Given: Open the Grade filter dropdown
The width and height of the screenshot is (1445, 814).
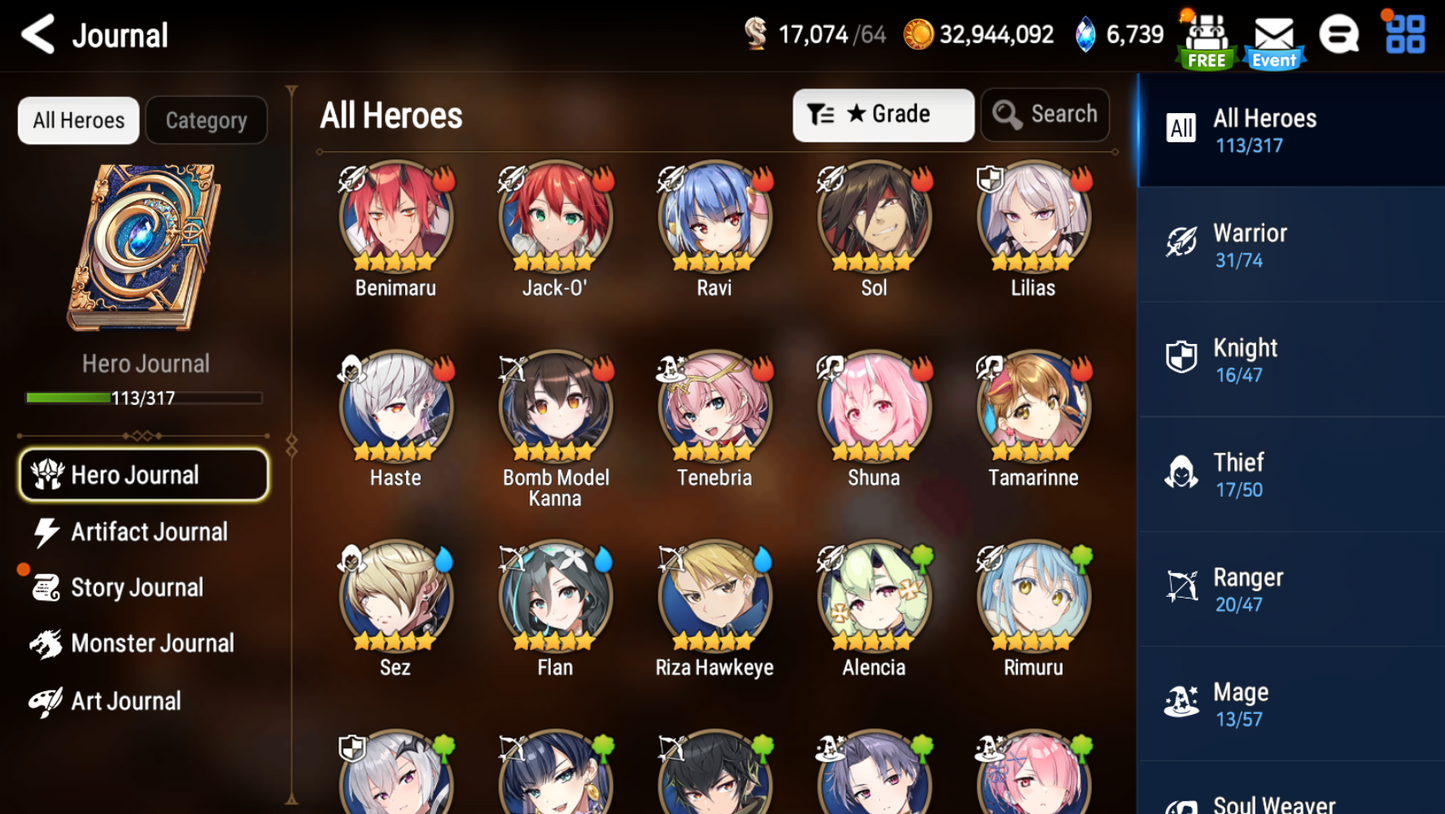Looking at the screenshot, I should 883,114.
